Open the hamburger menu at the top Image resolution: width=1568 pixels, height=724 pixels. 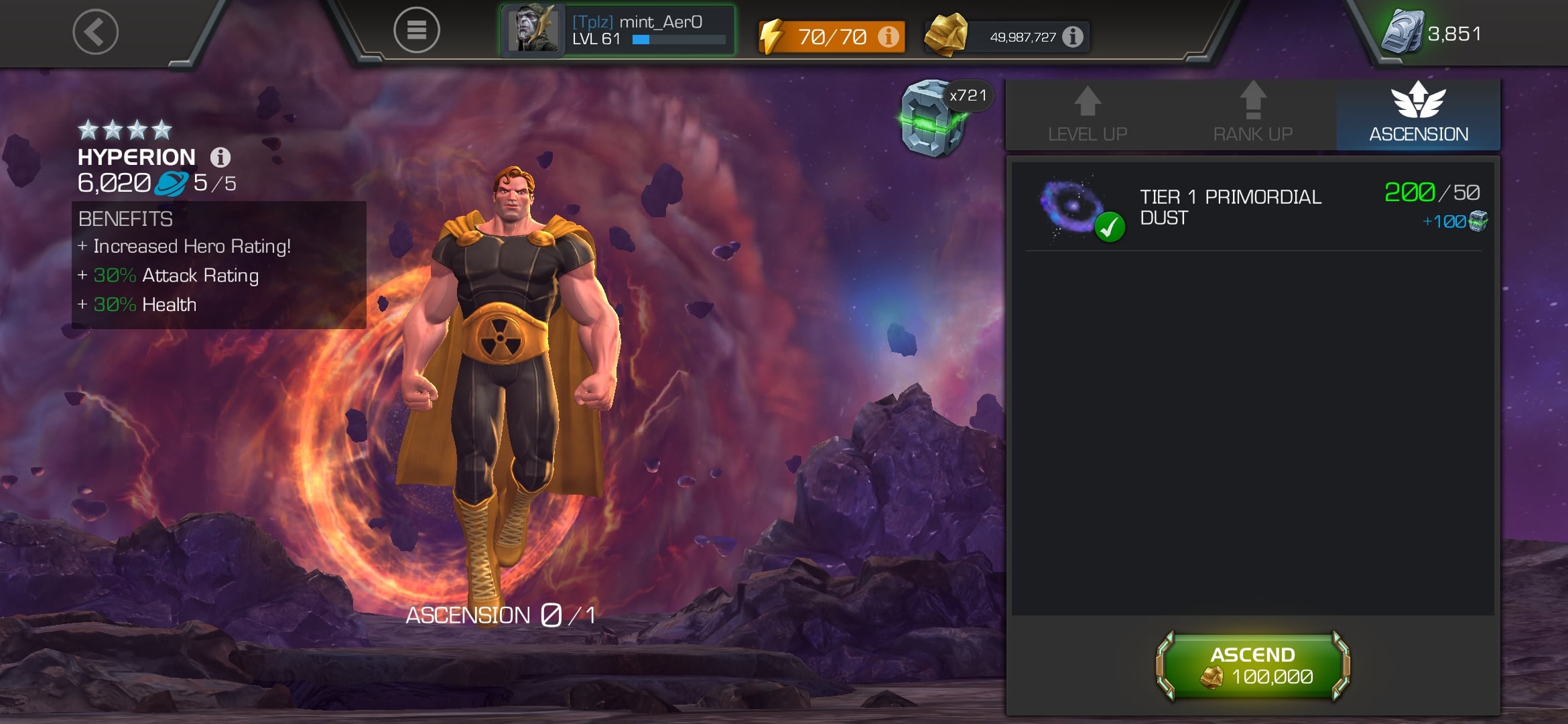pyautogui.click(x=415, y=31)
